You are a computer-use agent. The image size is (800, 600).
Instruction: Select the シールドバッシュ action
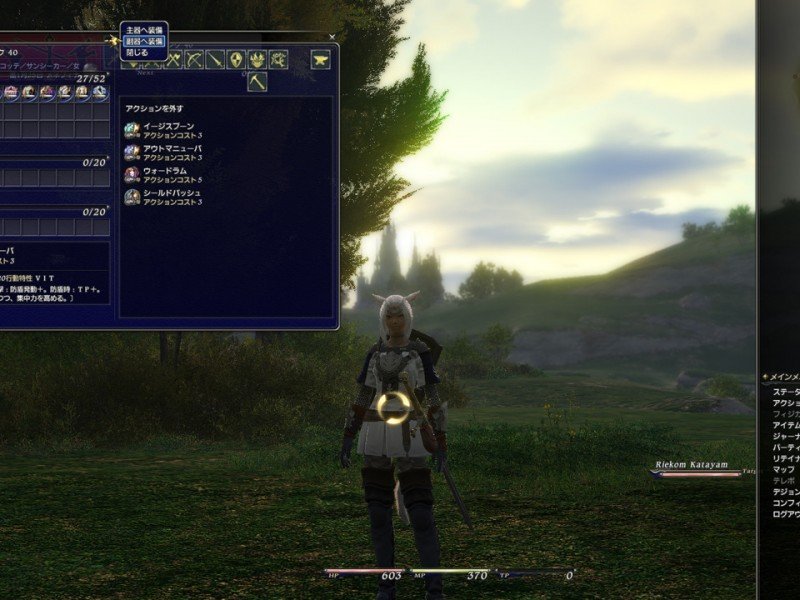tap(172, 195)
